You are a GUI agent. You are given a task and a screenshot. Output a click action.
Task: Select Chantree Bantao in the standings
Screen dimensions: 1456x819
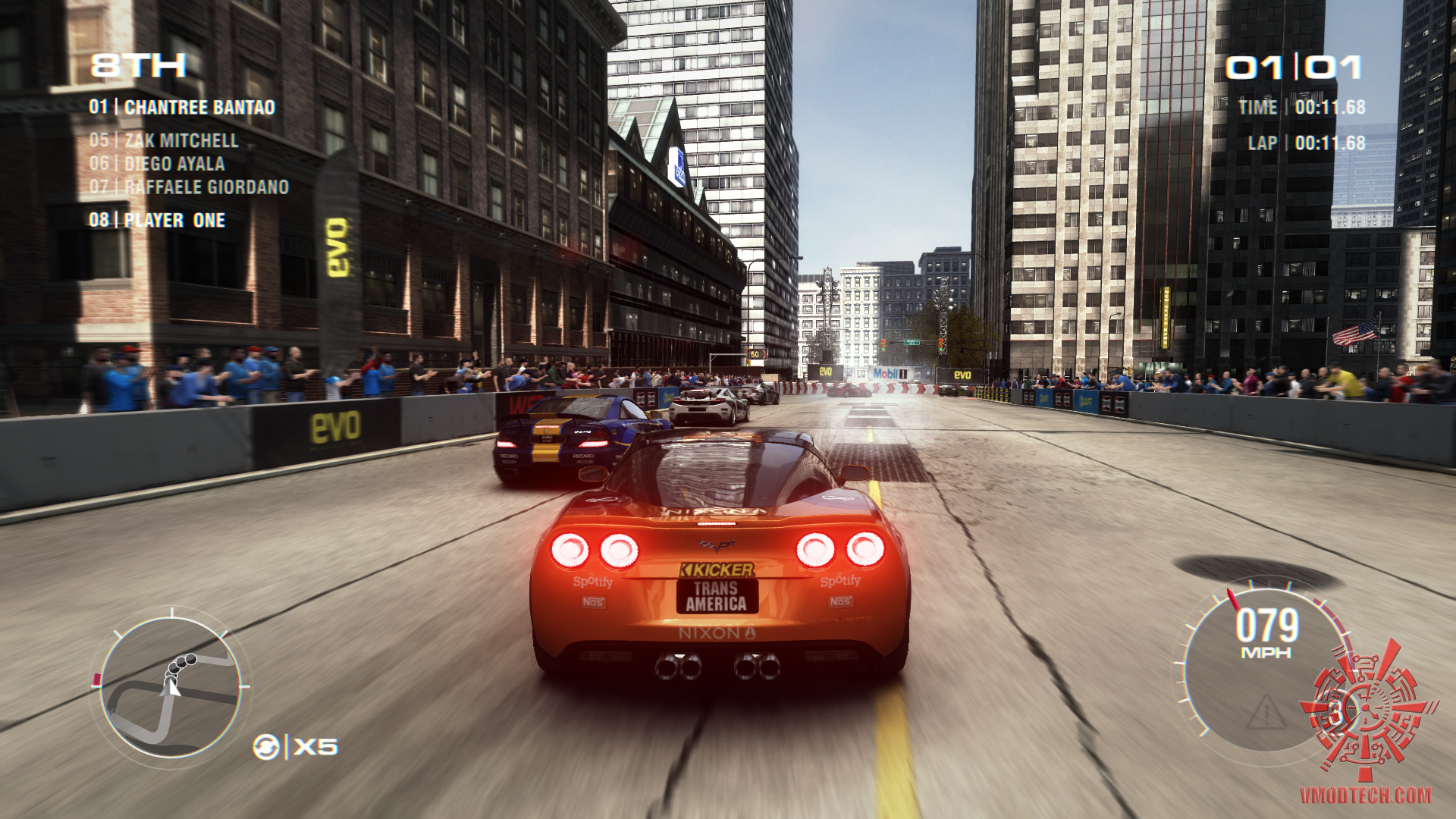[x=182, y=108]
